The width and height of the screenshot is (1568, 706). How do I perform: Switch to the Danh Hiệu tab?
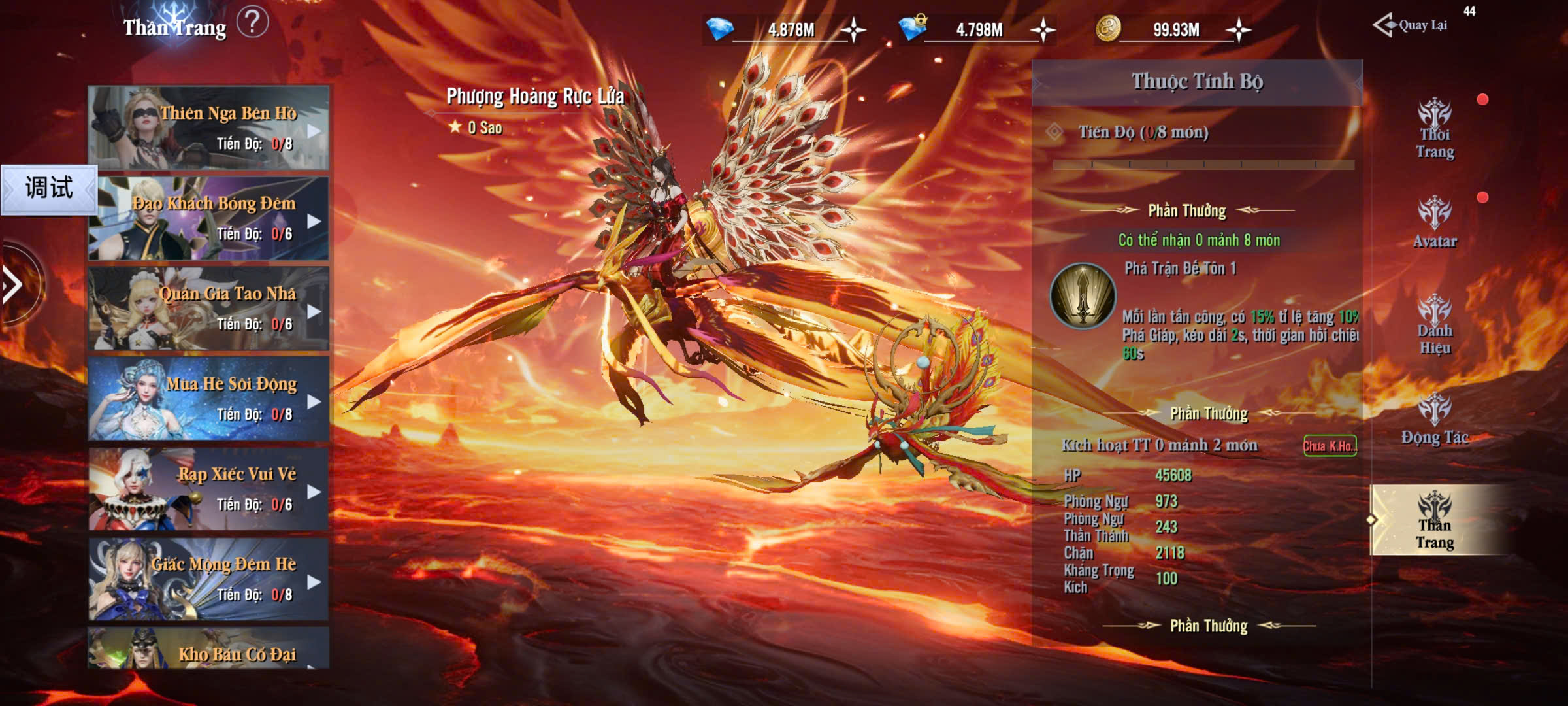click(x=1435, y=324)
